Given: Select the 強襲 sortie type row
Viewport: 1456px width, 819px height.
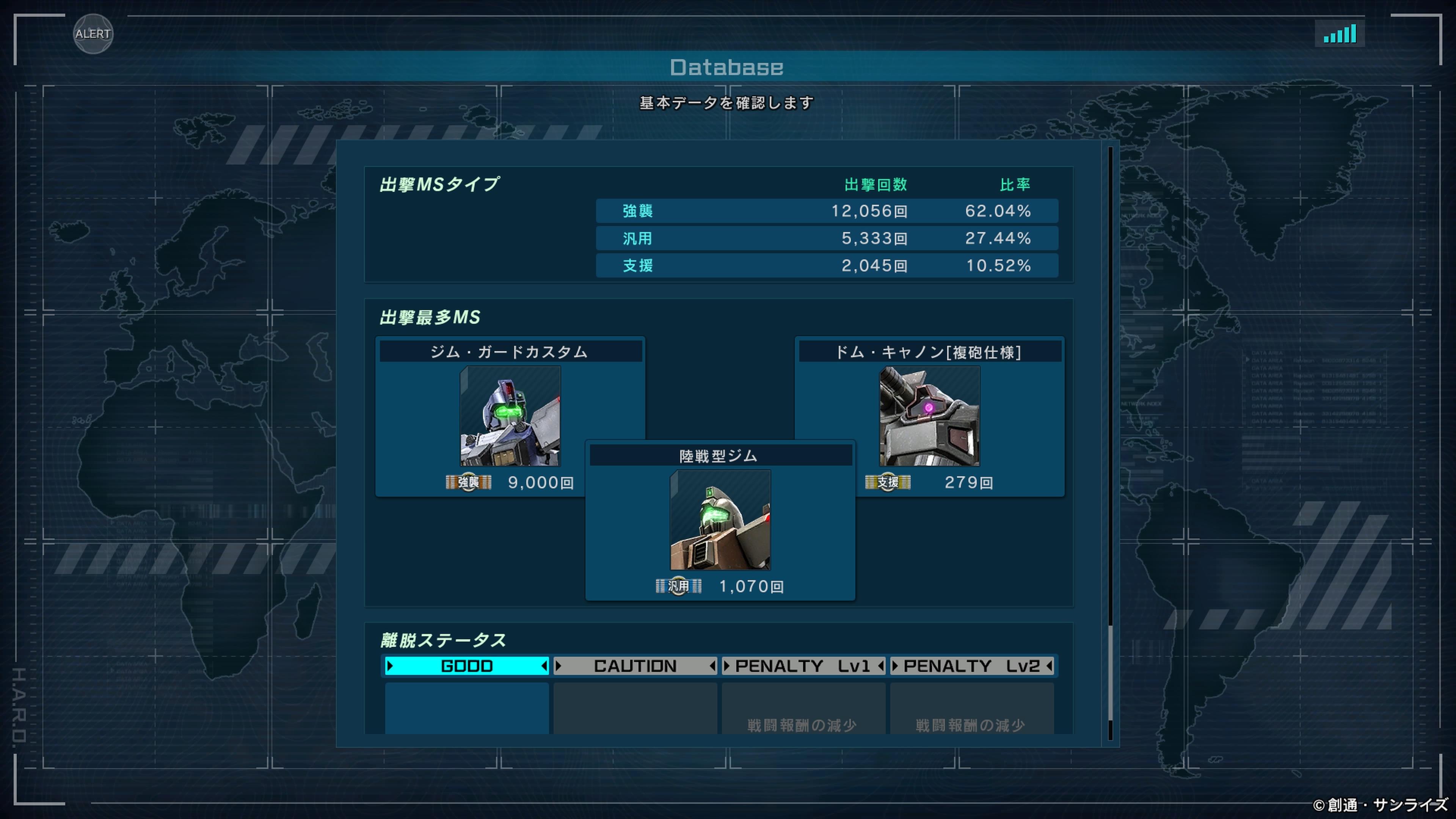Looking at the screenshot, I should (826, 211).
